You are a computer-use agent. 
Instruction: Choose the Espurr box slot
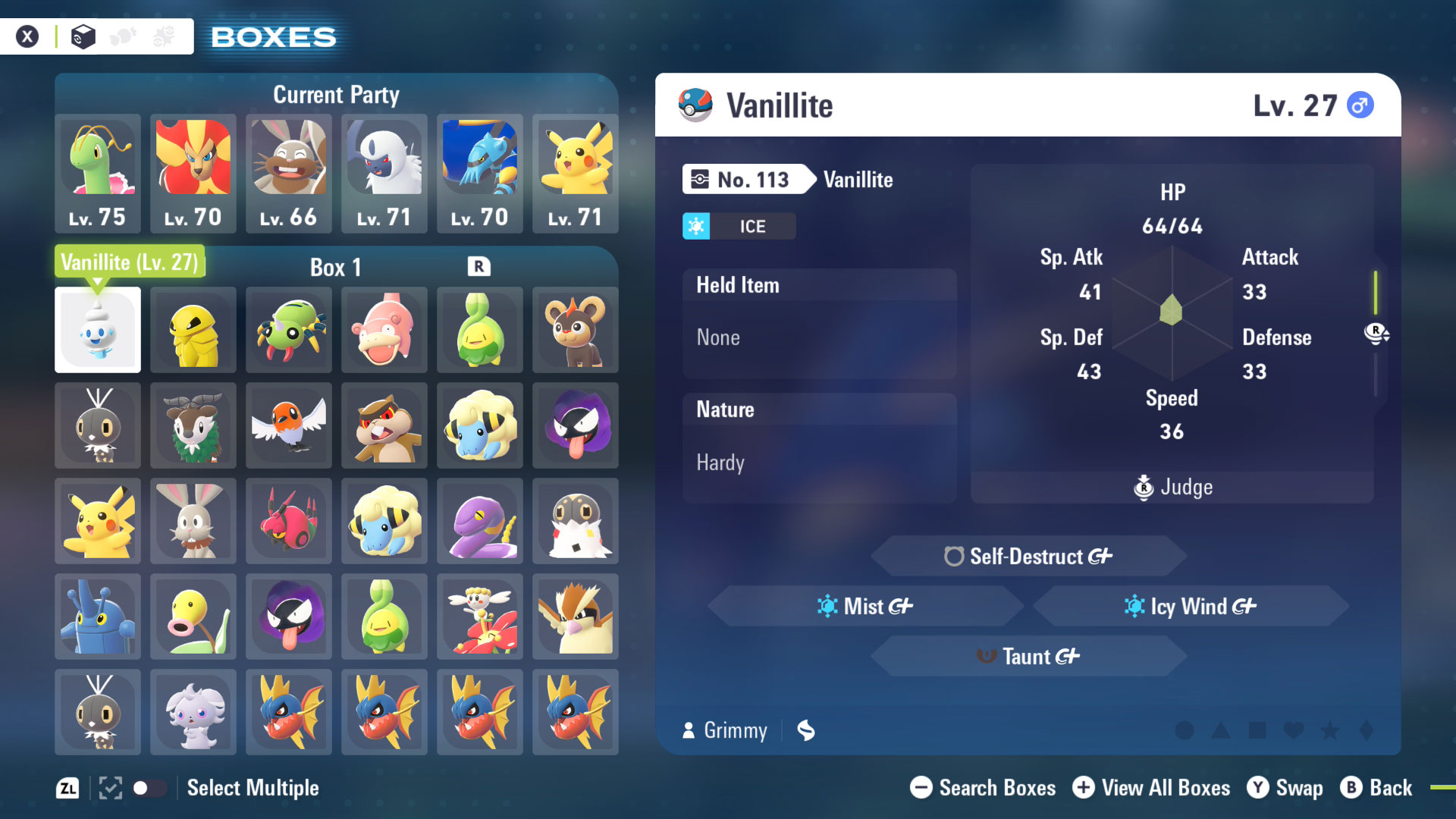coord(193,712)
